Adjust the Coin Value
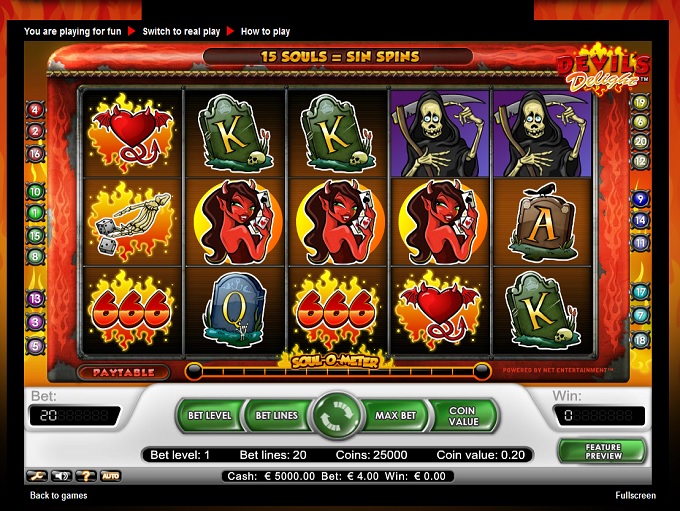This screenshot has width=680, height=511. coord(462,415)
